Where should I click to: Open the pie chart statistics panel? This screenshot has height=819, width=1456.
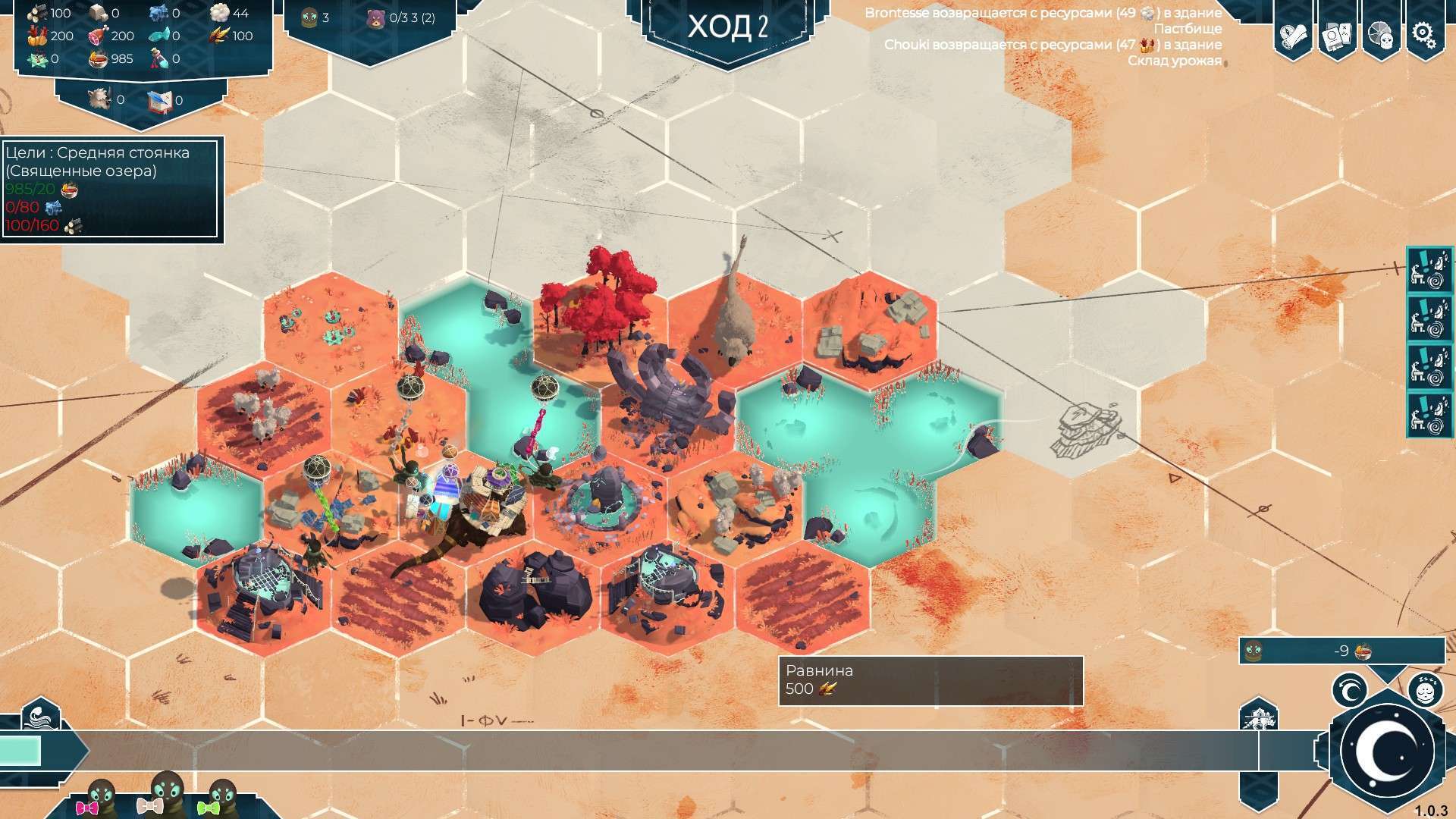[x=1380, y=34]
